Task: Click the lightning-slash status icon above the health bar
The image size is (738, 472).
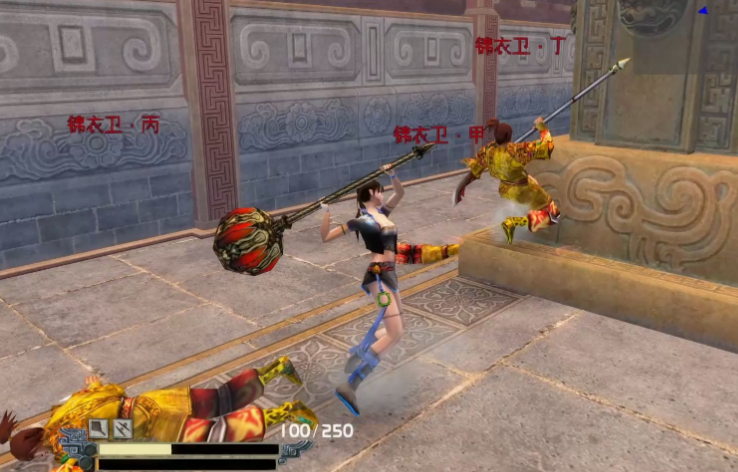Action: pyautogui.click(x=122, y=429)
